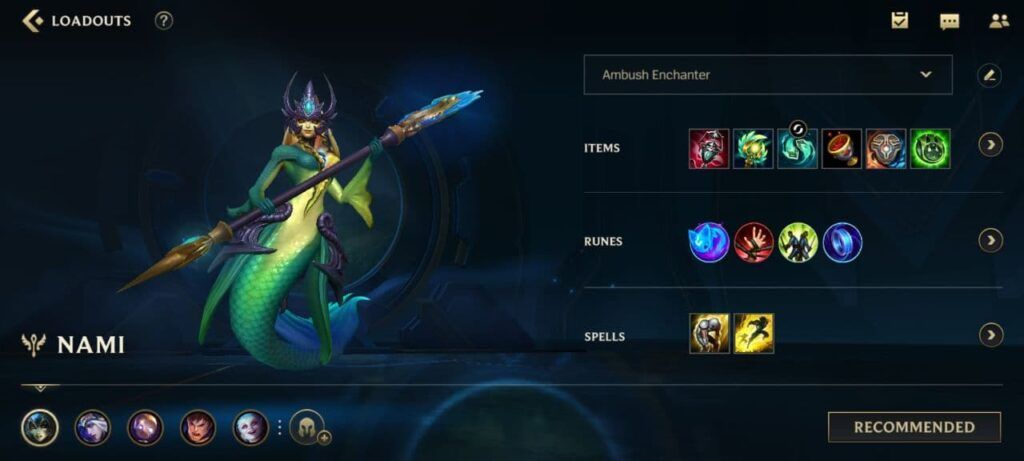Add a champion with the helmet plus icon
Image resolution: width=1024 pixels, height=461 pixels.
click(x=309, y=428)
